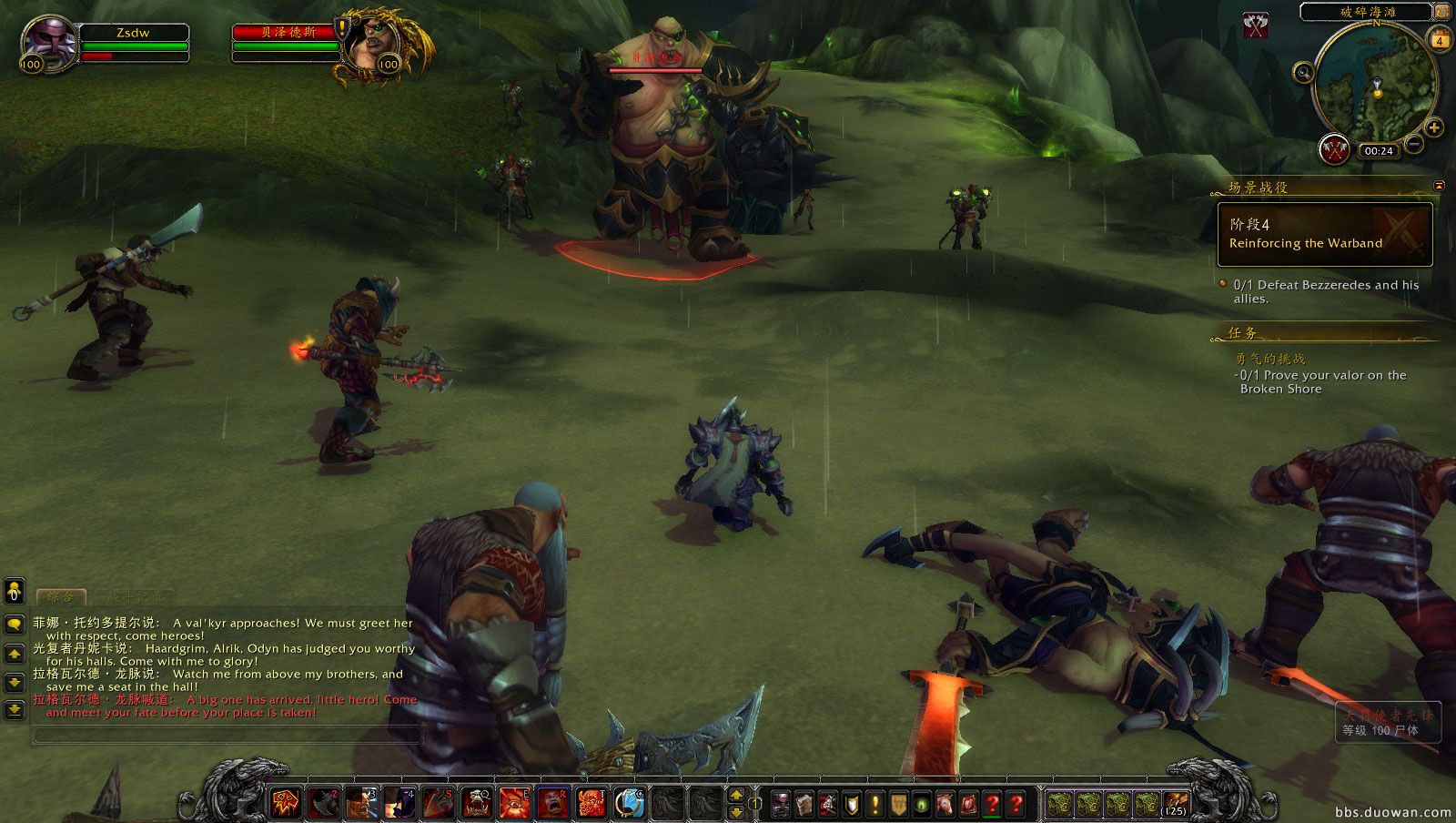Activate the screaming face ability on key R
Screen dimensions: 1456x823
pyautogui.click(x=552, y=802)
